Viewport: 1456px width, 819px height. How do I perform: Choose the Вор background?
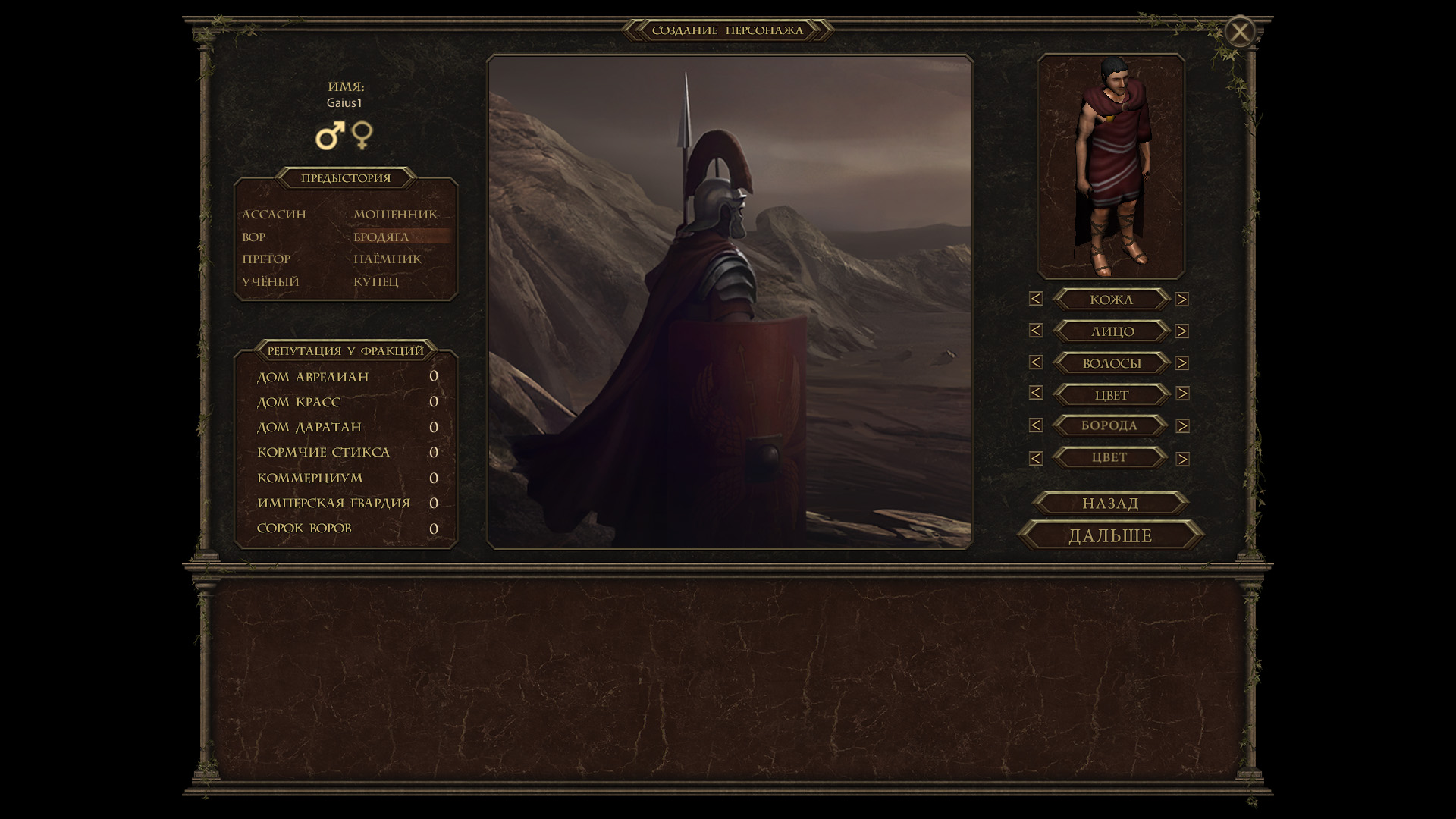[x=254, y=237]
